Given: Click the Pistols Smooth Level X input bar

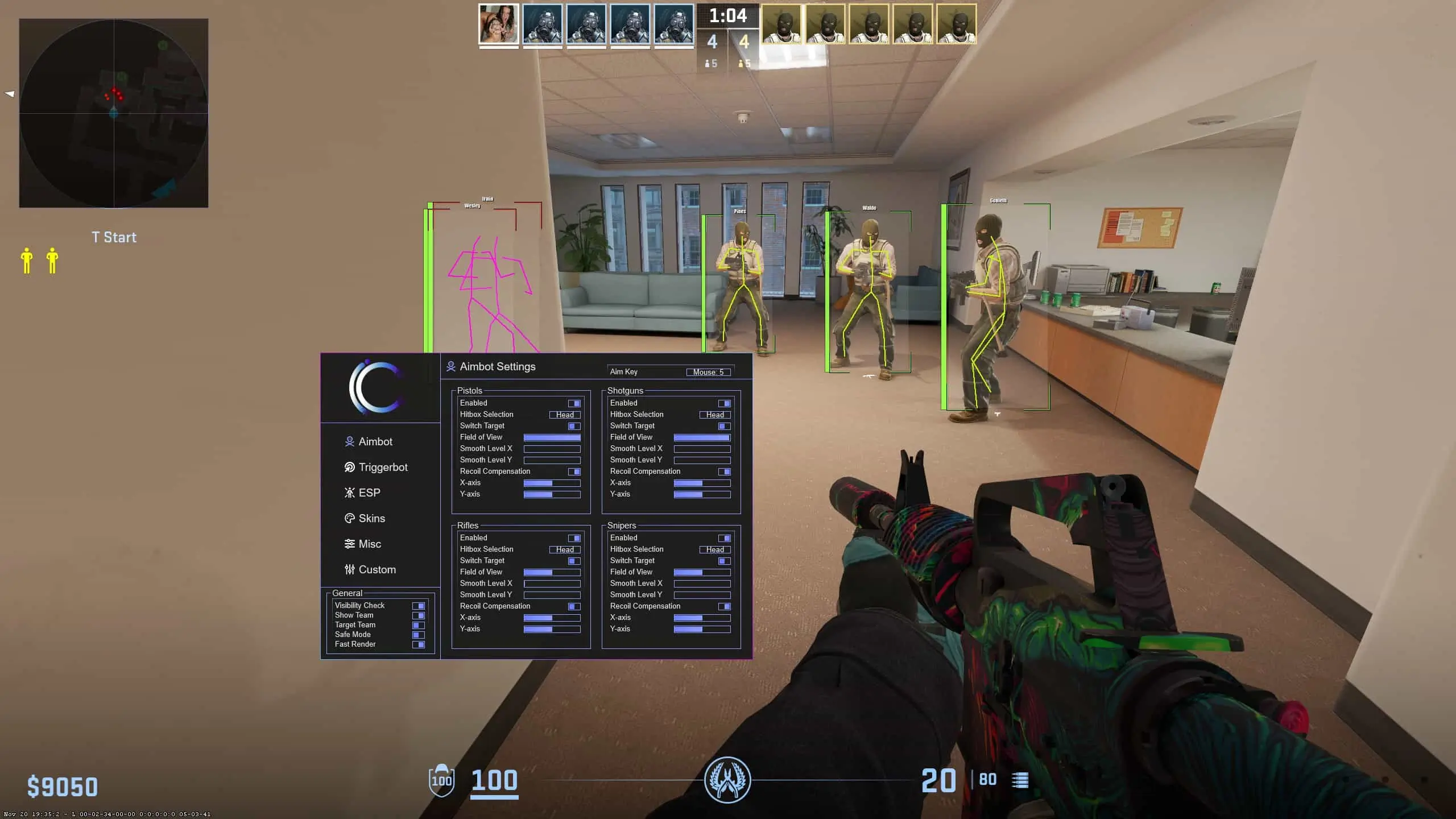Looking at the screenshot, I should [552, 449].
